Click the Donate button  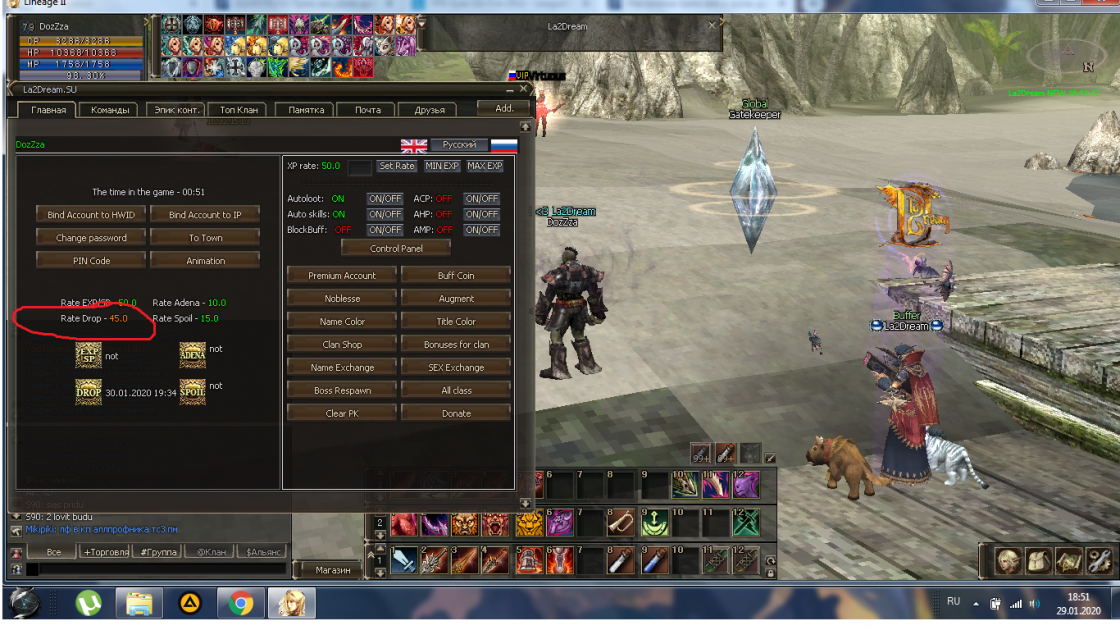(x=456, y=413)
